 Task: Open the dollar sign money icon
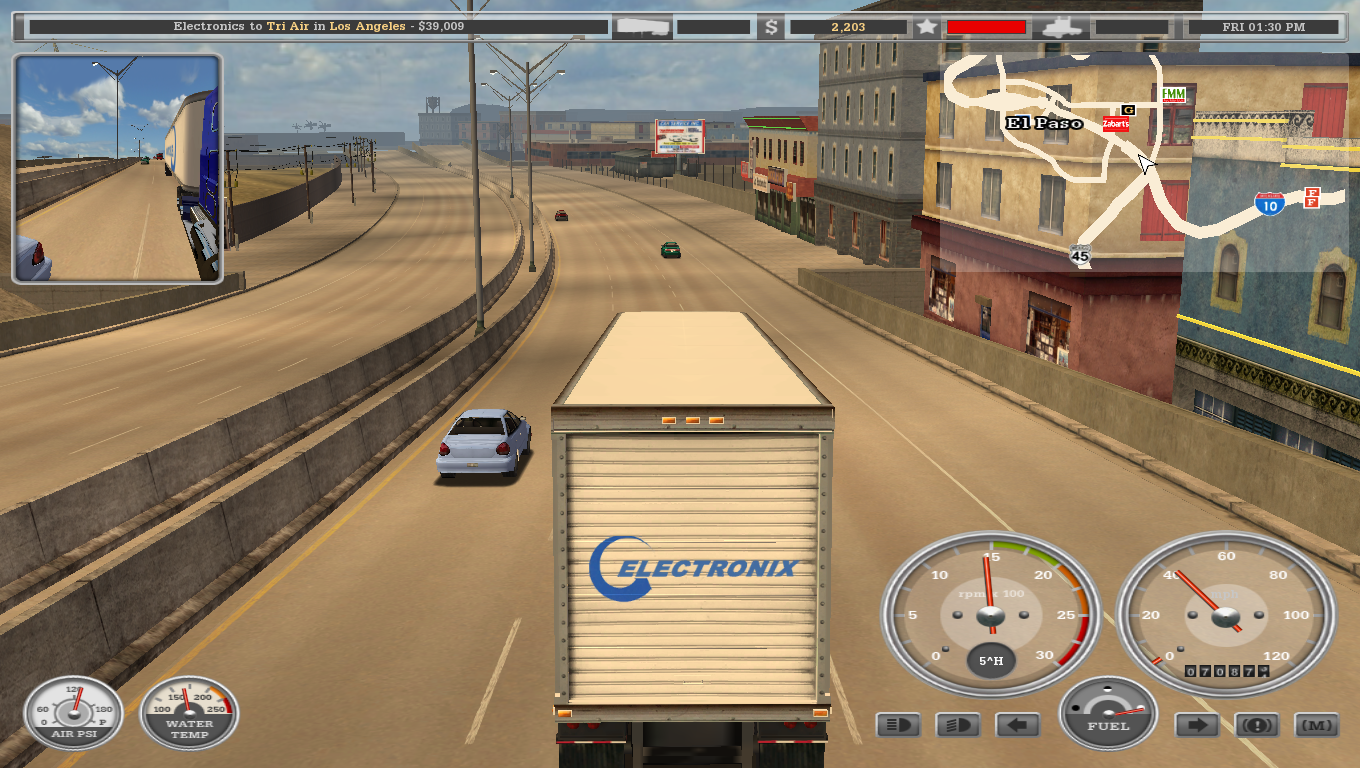[x=771, y=27]
